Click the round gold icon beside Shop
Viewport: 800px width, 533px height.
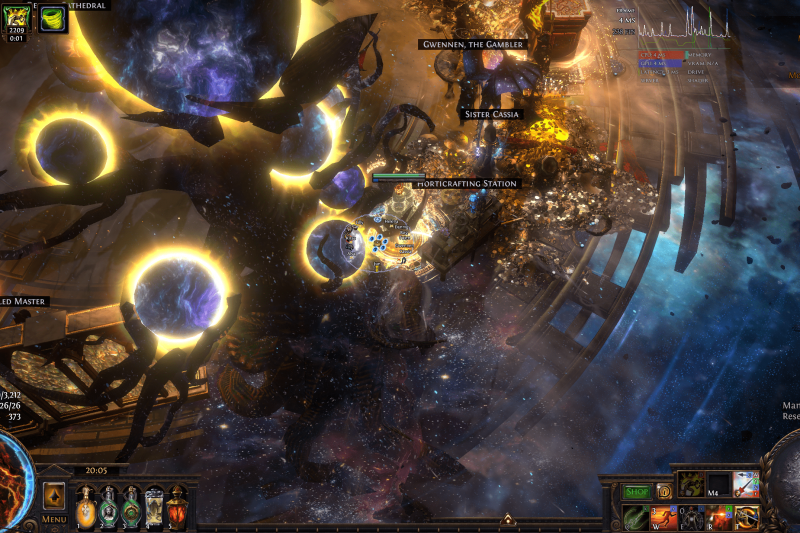tap(664, 491)
